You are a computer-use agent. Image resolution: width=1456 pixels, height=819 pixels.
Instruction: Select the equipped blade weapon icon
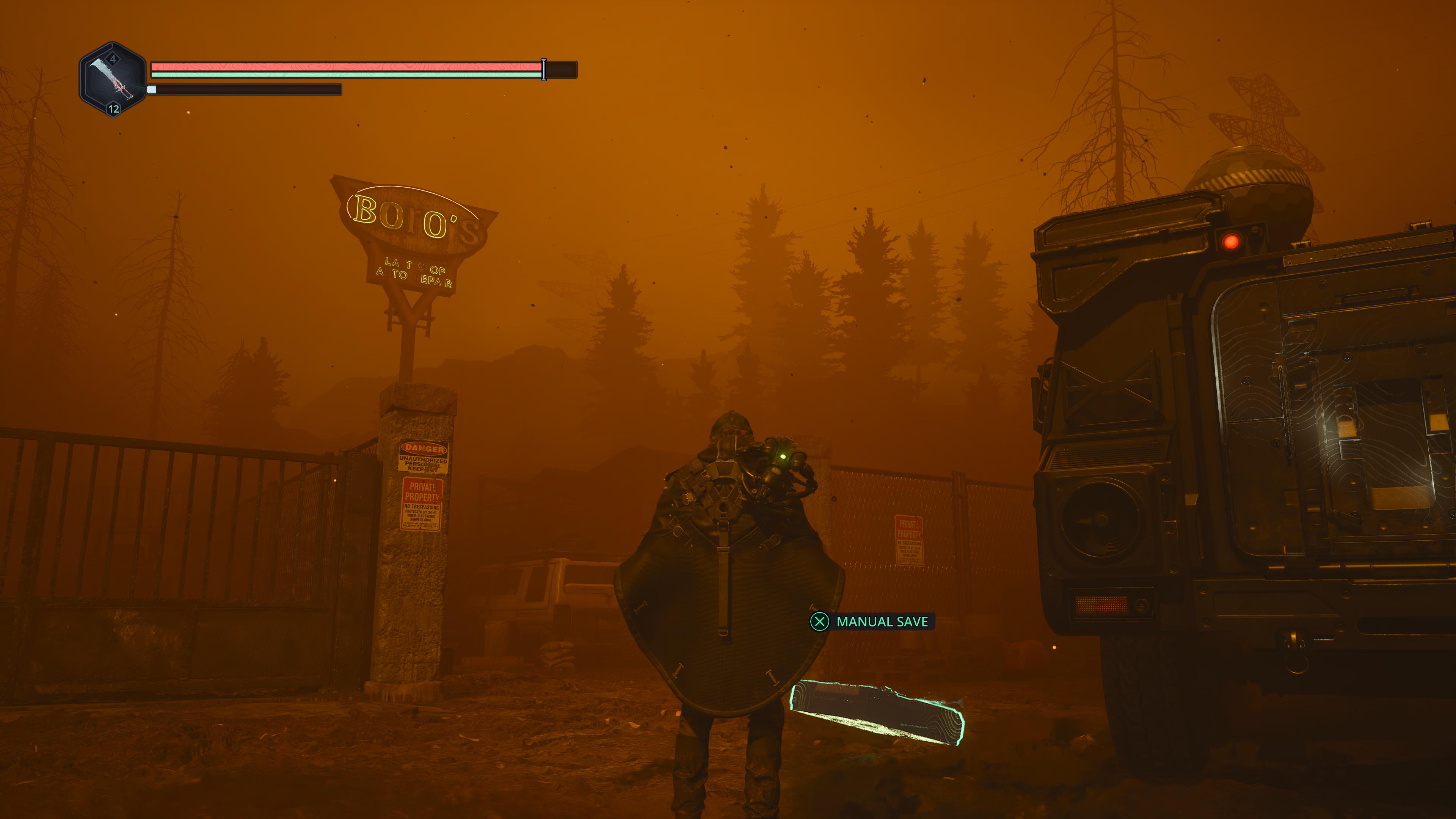pyautogui.click(x=113, y=80)
